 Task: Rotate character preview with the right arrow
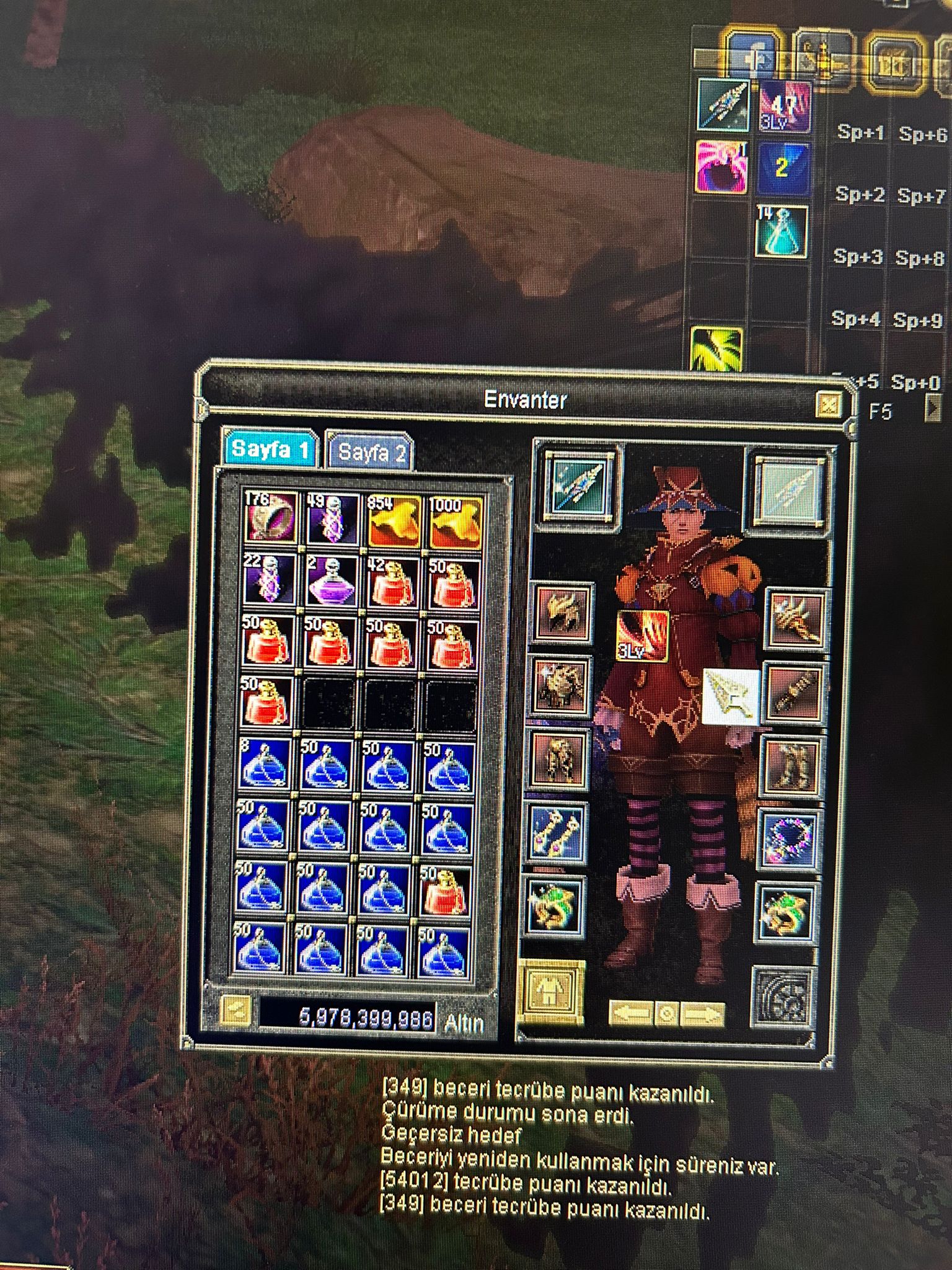(x=703, y=1014)
